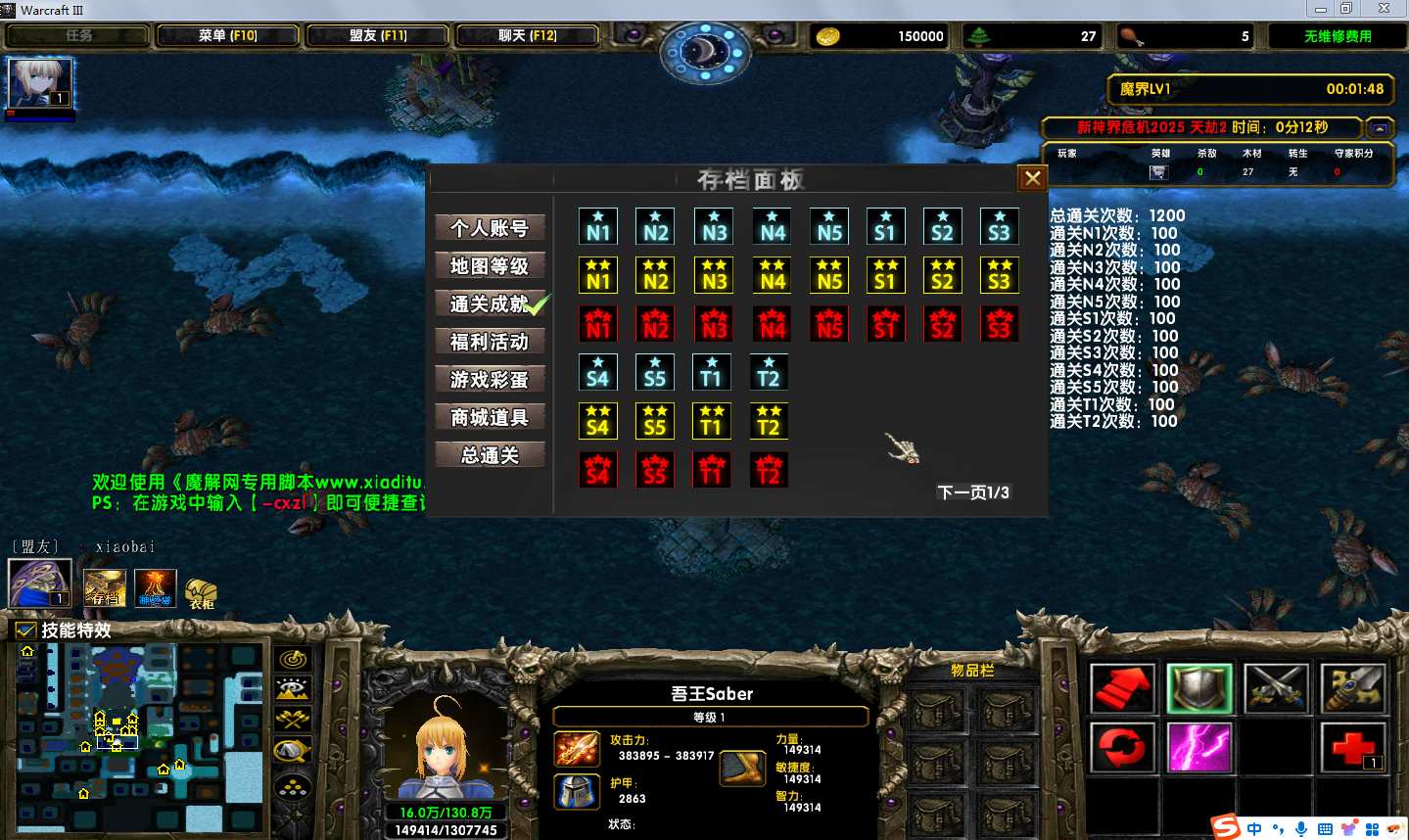Select the Saber hero portrait icon

click(x=40, y=83)
